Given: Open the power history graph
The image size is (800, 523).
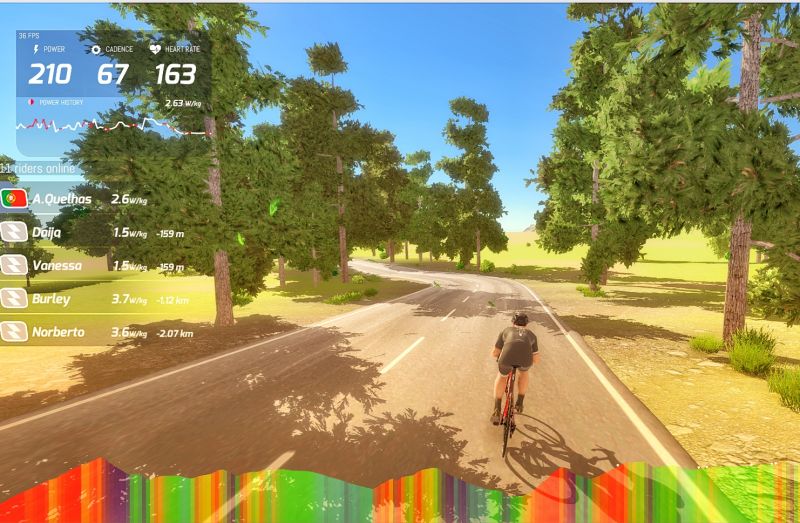Looking at the screenshot, I should point(113,126).
